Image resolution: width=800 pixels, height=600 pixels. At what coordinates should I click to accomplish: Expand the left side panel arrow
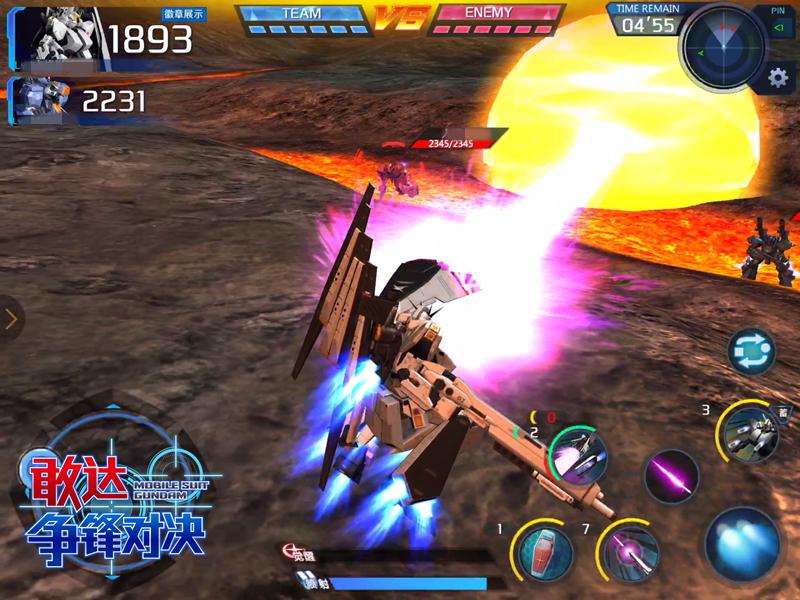[11, 320]
